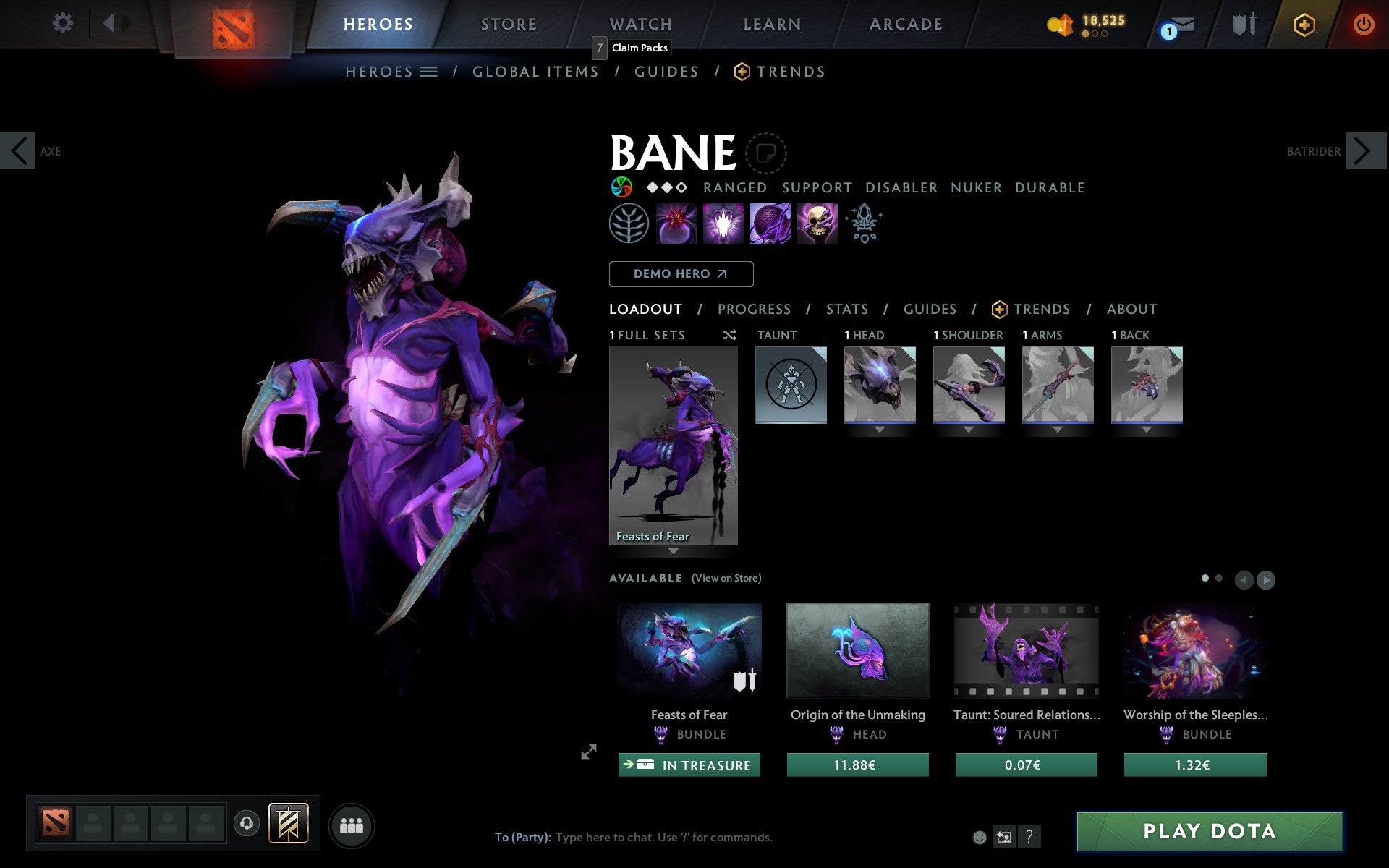1389x868 pixels.
Task: Click the friends list icon near party slots
Action: [x=351, y=823]
